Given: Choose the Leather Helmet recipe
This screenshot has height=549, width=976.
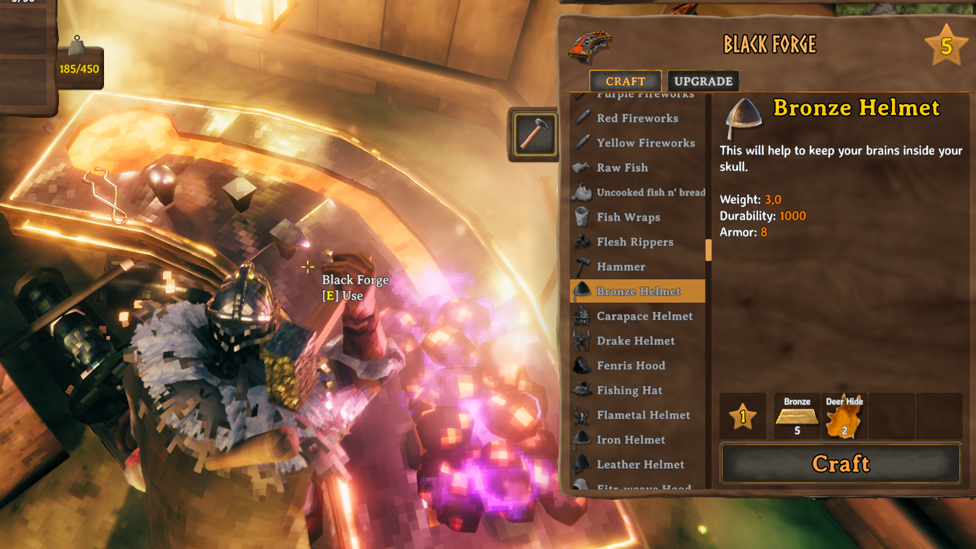Looking at the screenshot, I should (x=640, y=464).
